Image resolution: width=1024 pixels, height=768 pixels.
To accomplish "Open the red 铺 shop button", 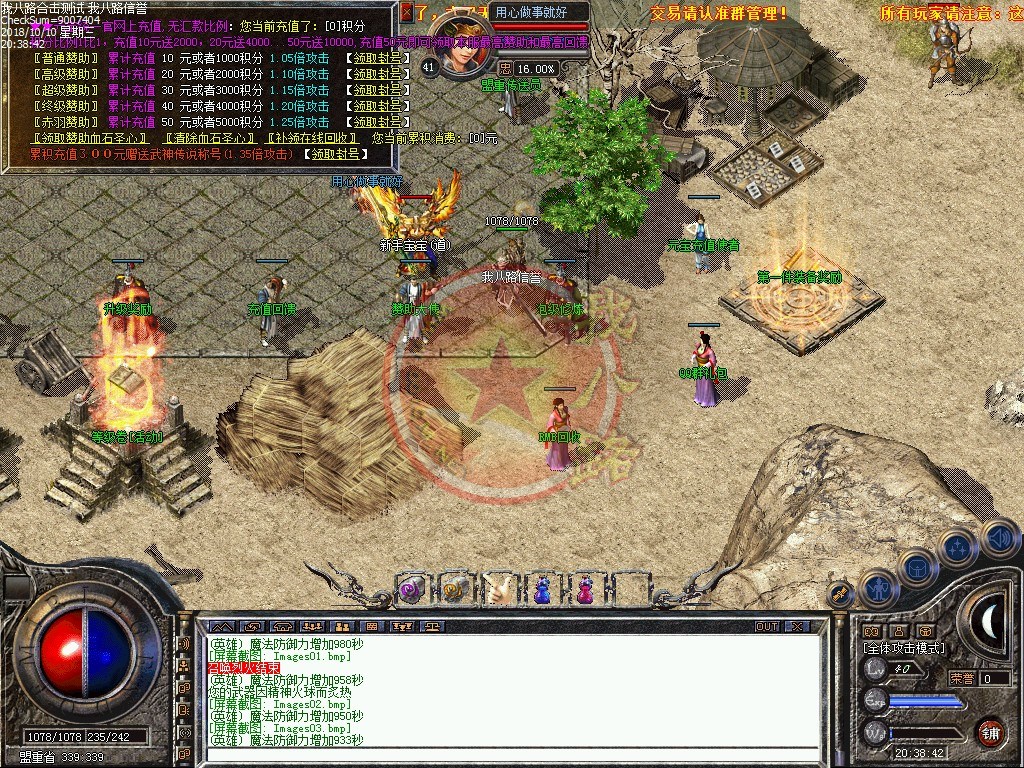I will click(x=990, y=732).
